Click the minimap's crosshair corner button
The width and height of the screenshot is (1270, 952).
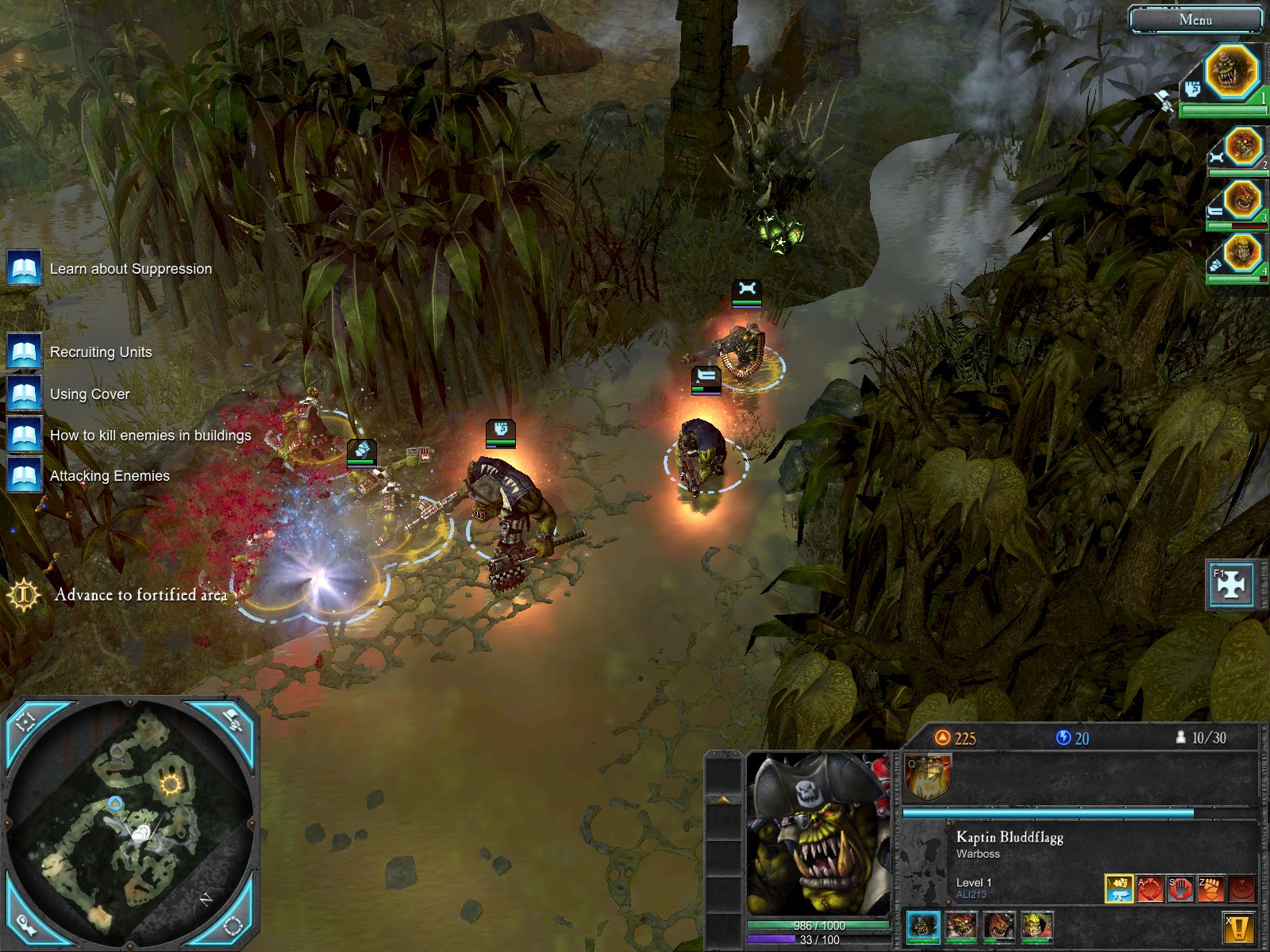coord(26,720)
